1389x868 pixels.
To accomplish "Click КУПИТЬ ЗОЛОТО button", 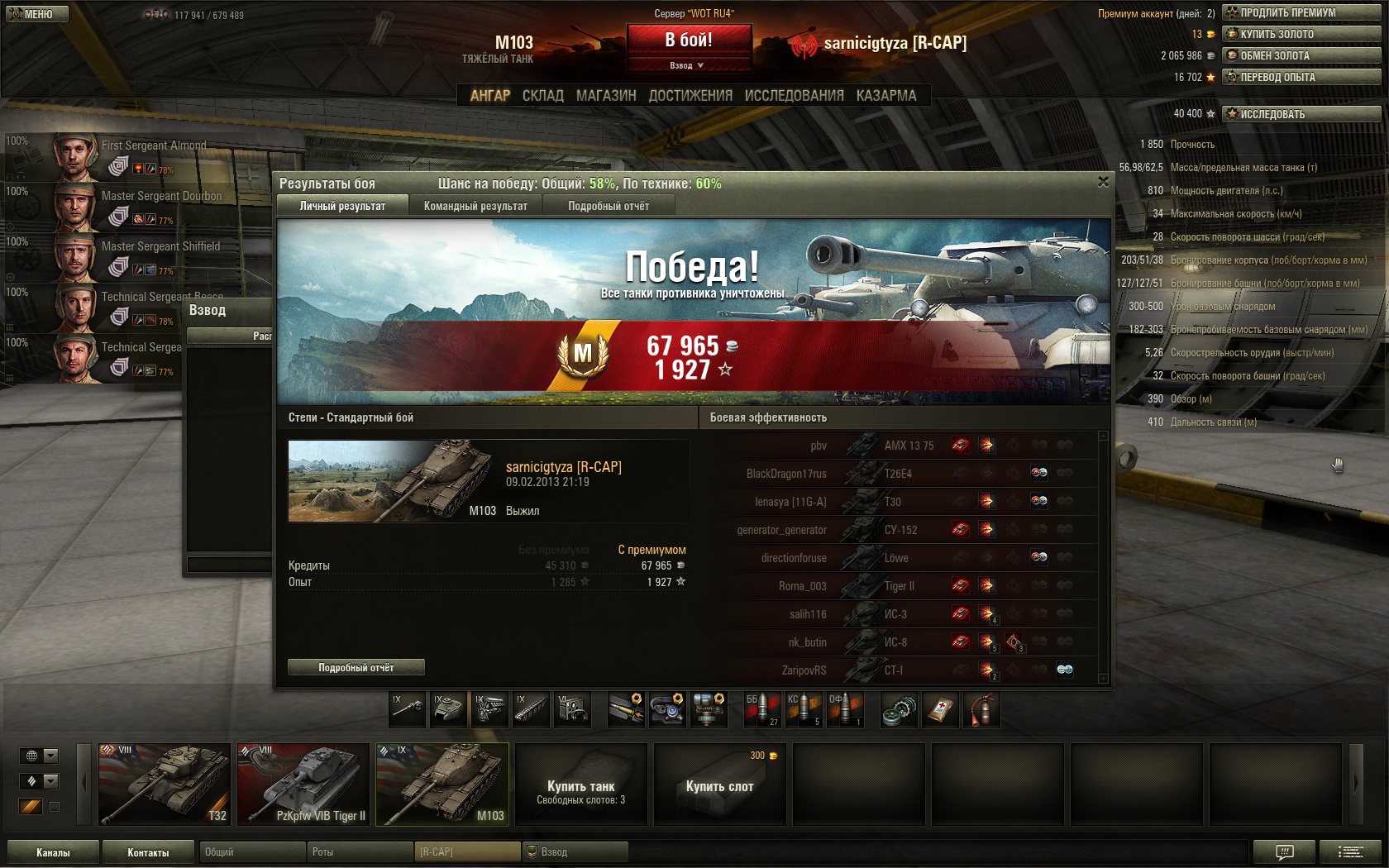I will pyautogui.click(x=1301, y=34).
